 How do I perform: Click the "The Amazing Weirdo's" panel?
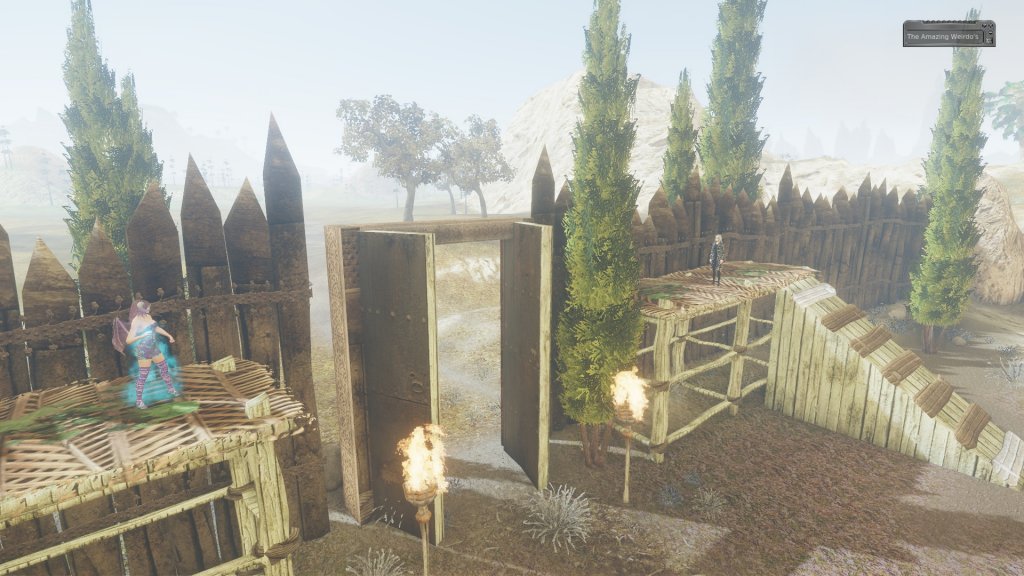948,34
